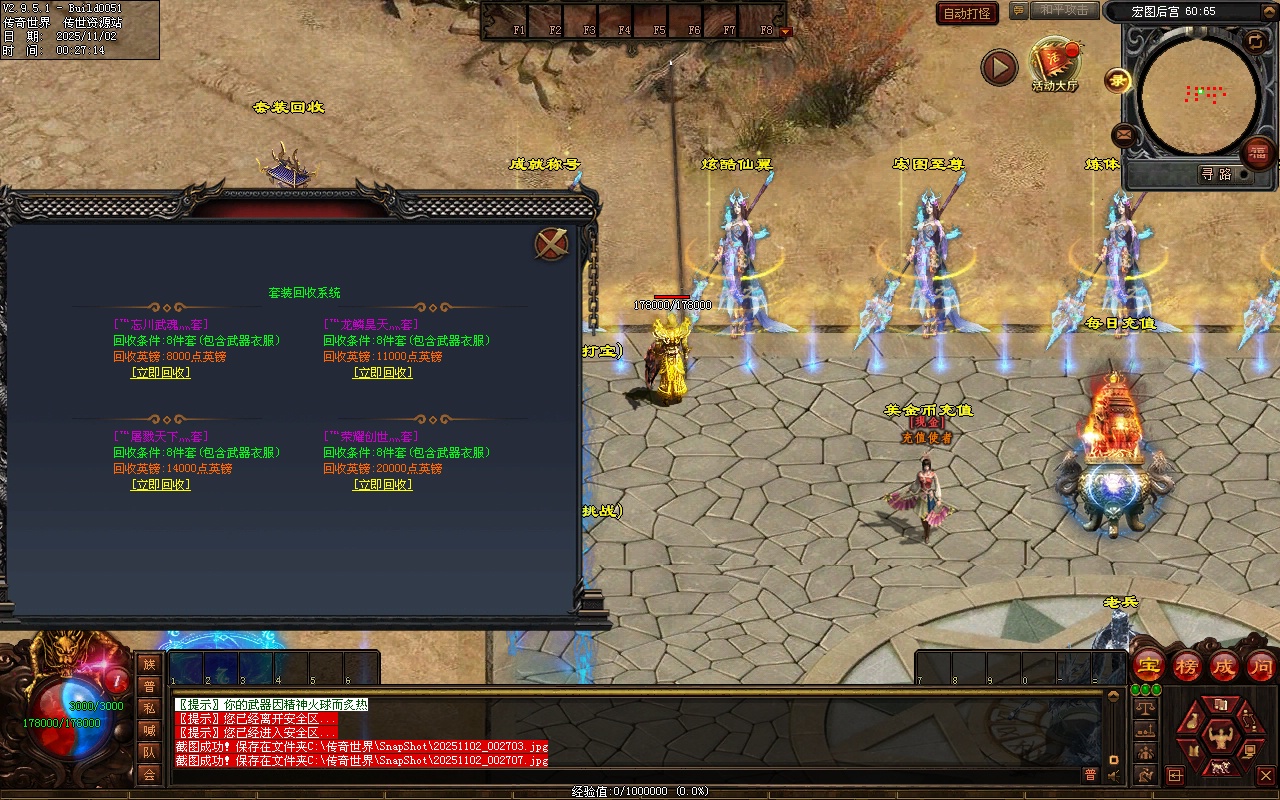Activate the 寻路 pathfinding button
This screenshot has width=1280, height=800.
[1216, 174]
